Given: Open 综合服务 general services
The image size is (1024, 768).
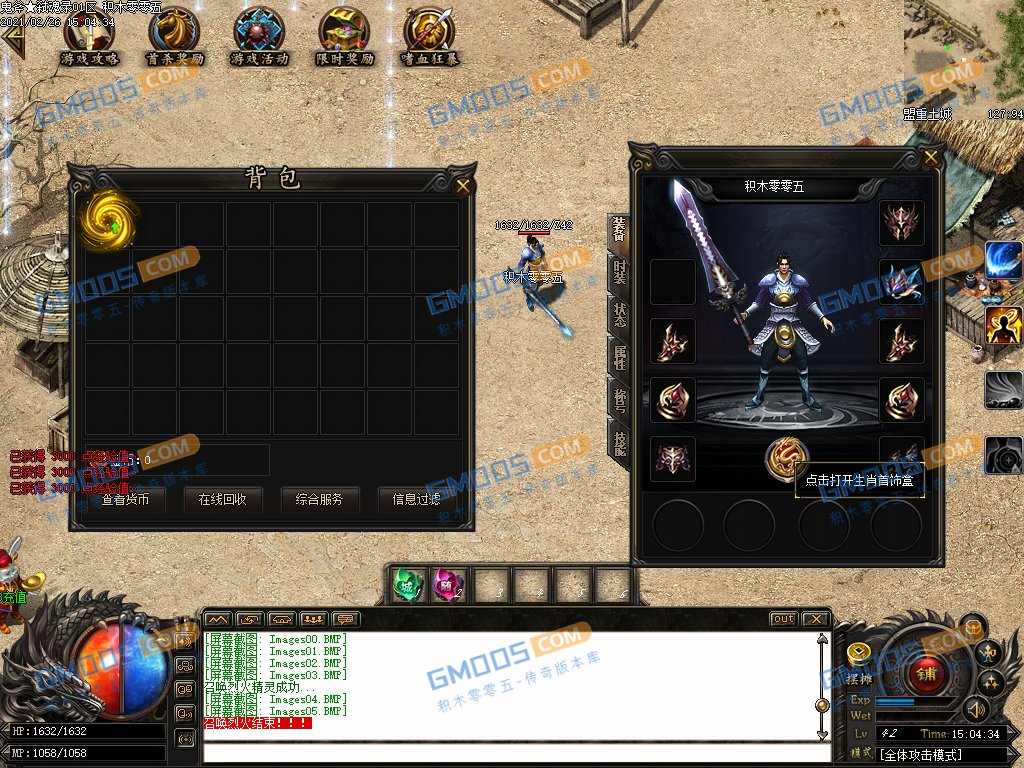Looking at the screenshot, I should coord(319,499).
